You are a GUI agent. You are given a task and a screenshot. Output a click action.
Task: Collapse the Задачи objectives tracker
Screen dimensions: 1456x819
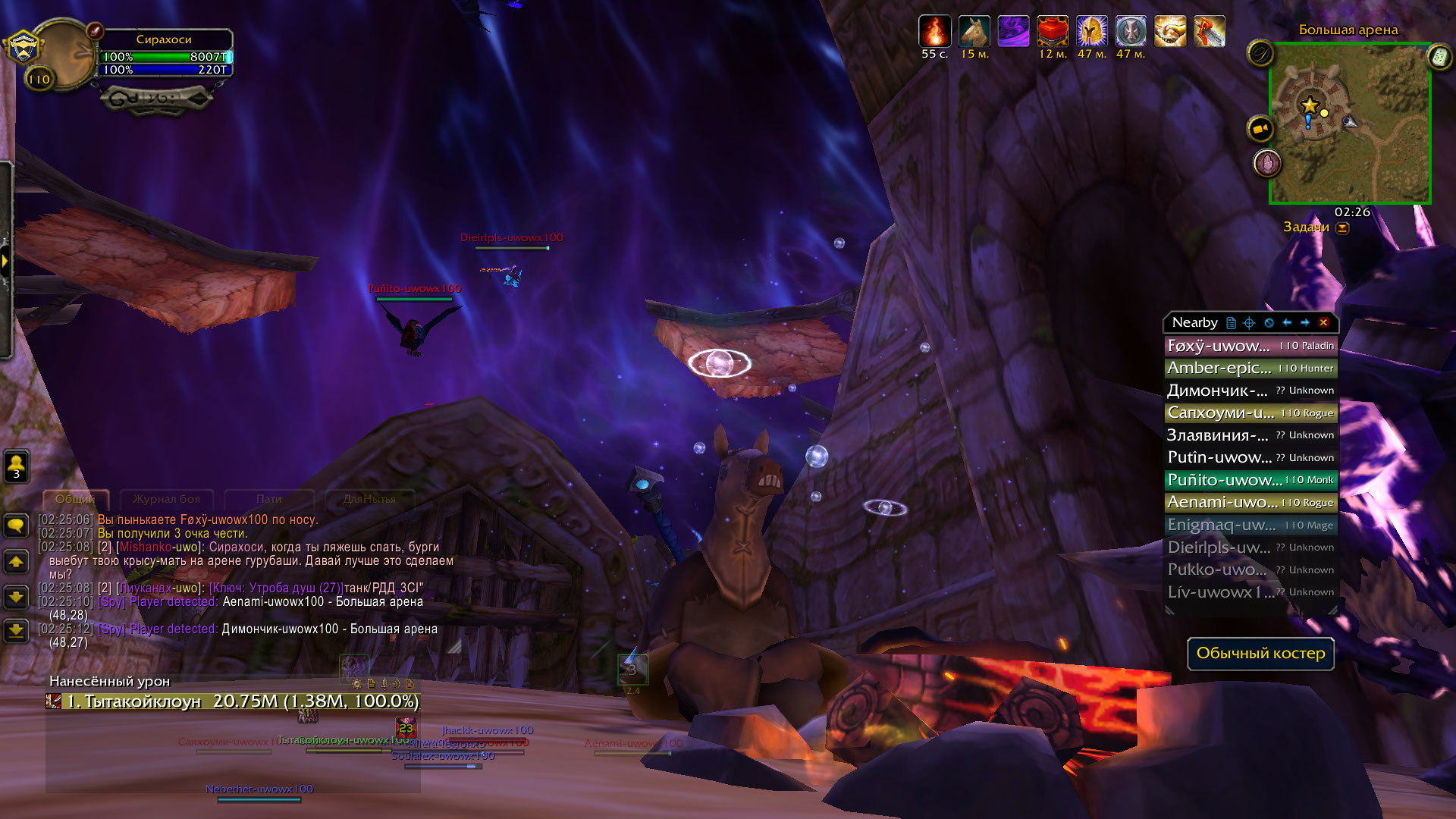click(1342, 227)
